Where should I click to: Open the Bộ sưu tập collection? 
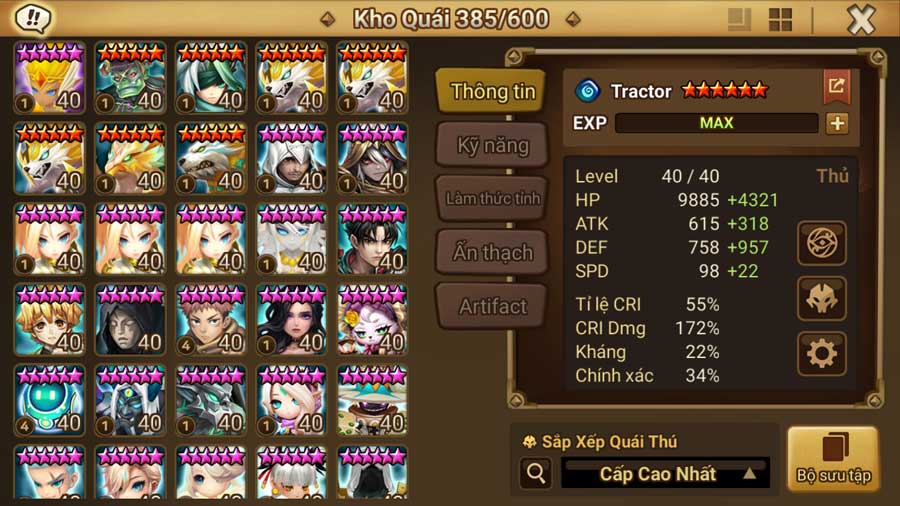(833, 459)
